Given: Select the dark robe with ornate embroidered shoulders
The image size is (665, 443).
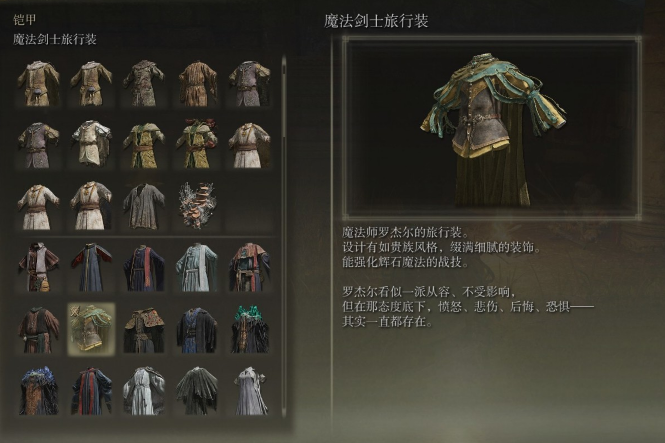Looking at the screenshot, I should 144,328.
